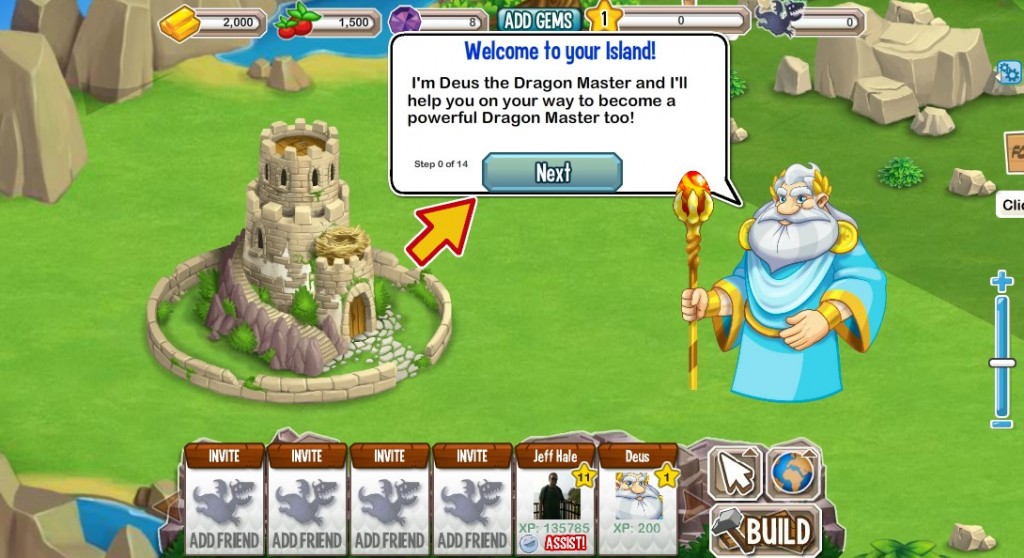Screen dimensions: 1024x558
Task: Open the settings gear icon
Action: [1008, 71]
